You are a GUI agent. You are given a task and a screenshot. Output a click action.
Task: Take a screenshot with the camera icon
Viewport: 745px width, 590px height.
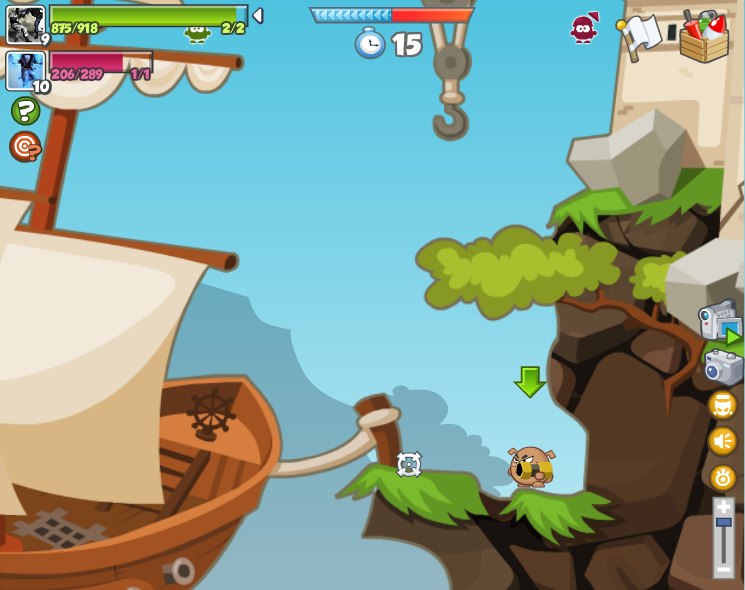[722, 367]
